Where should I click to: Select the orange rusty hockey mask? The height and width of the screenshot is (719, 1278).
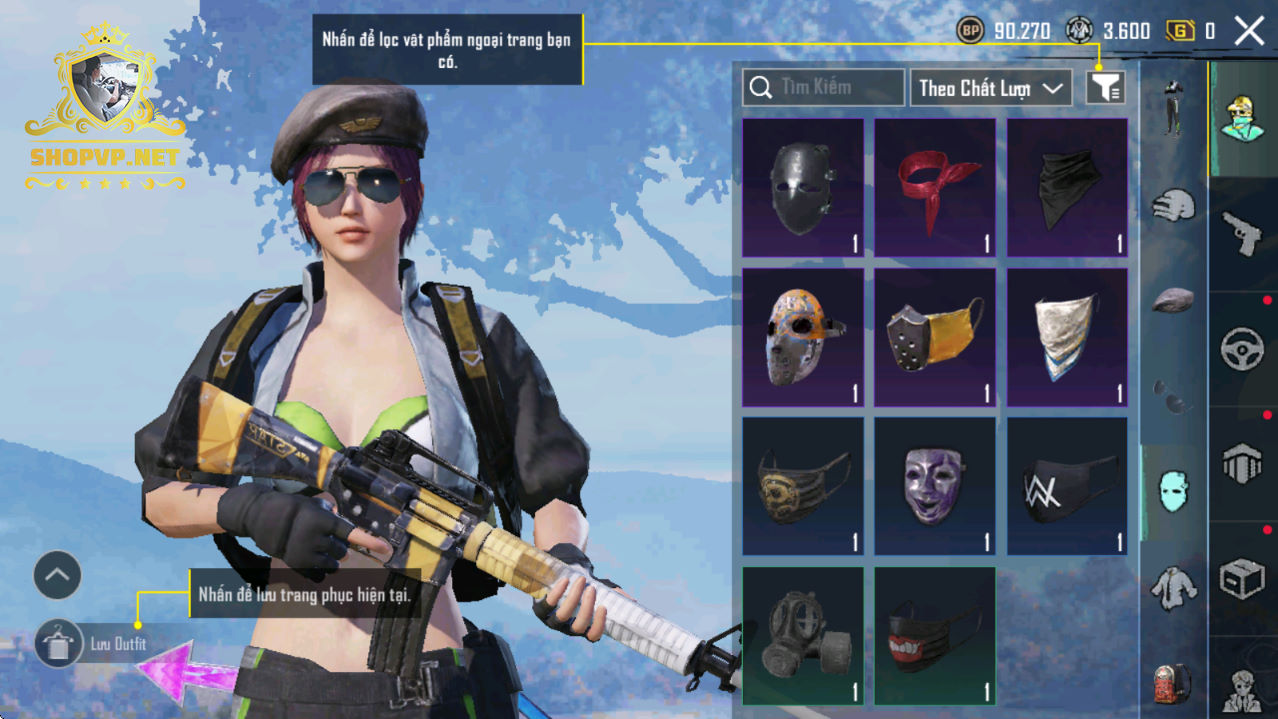803,337
